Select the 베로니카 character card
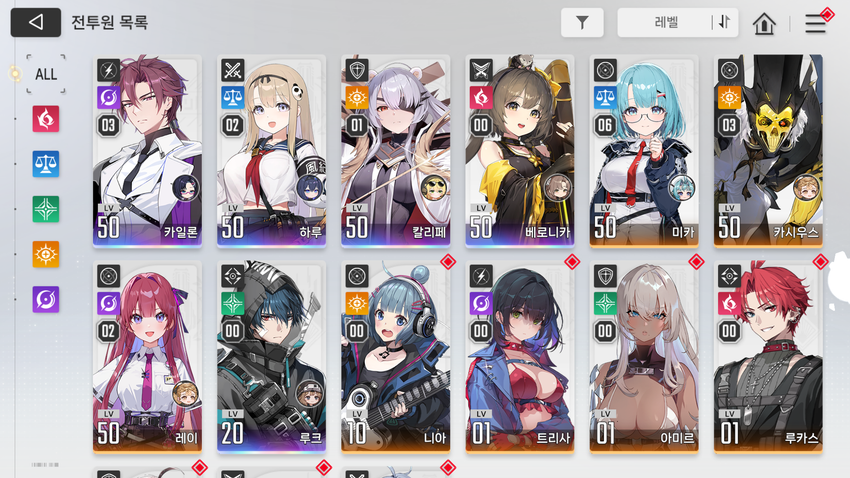Screen dimensions: 850x478 click(519, 150)
